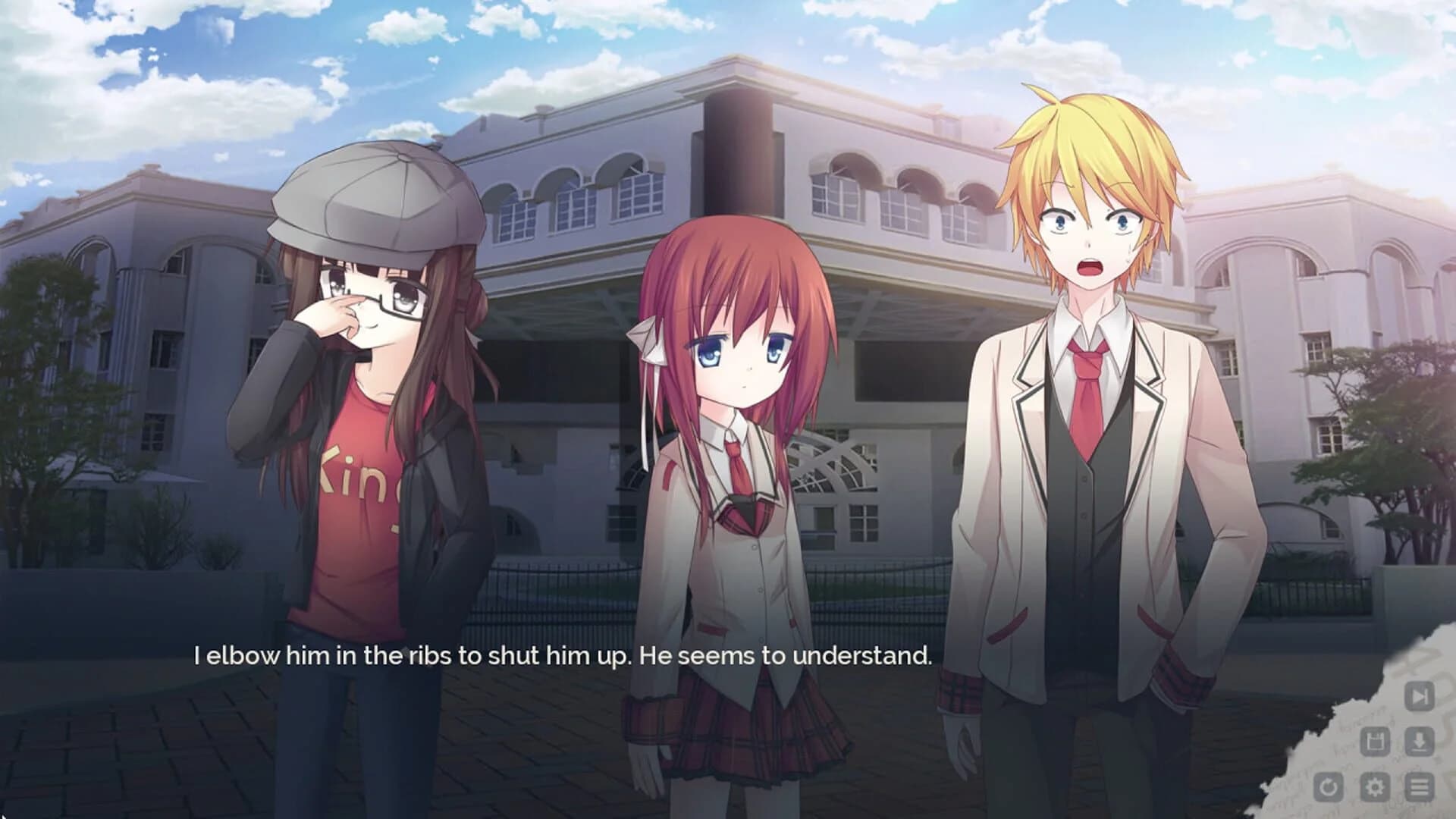Image resolution: width=1456 pixels, height=819 pixels.
Task: Open the save game floppy disk icon
Action: [x=1374, y=741]
